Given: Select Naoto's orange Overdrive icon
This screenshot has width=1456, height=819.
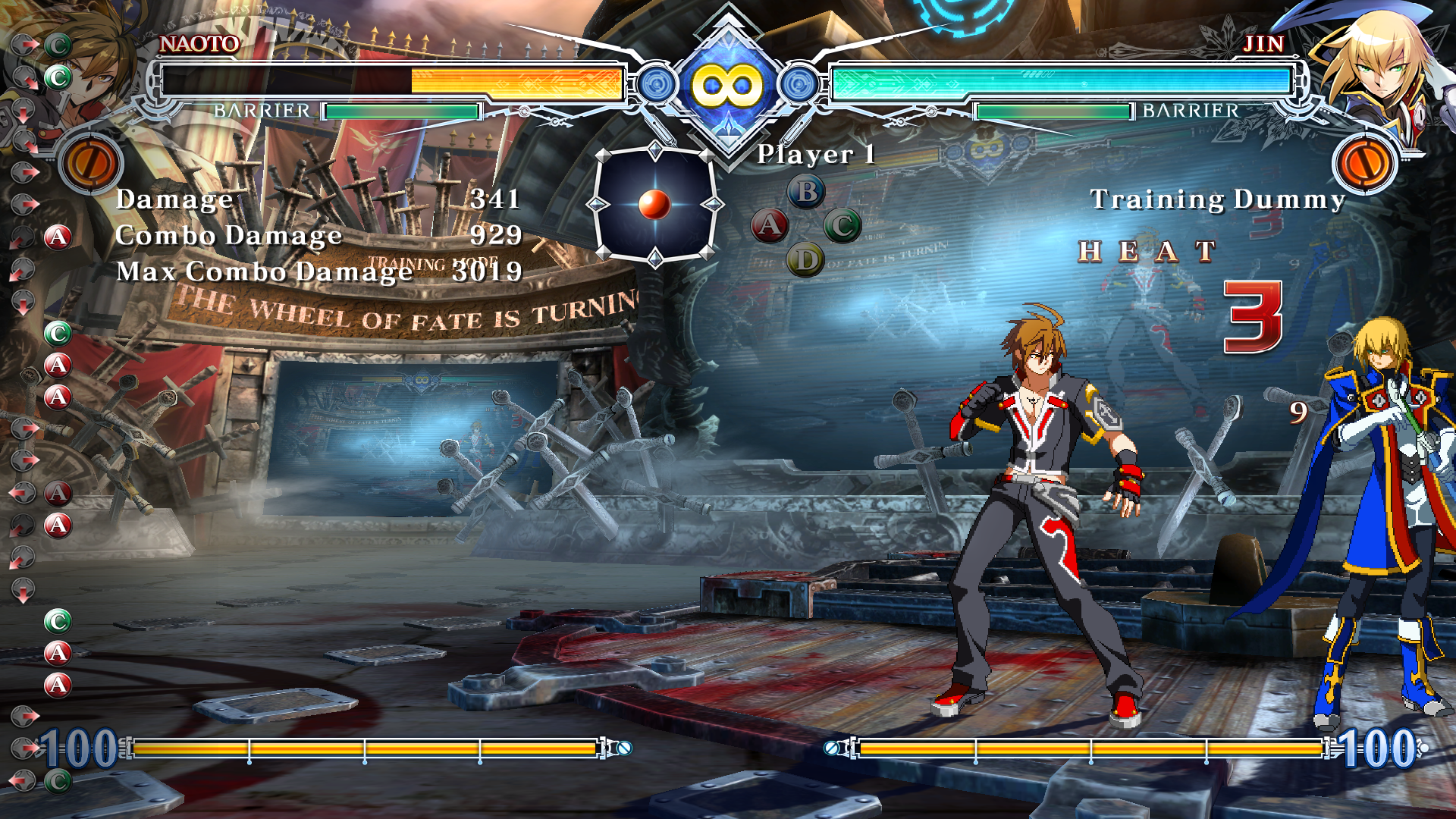Looking at the screenshot, I should pos(90,163).
